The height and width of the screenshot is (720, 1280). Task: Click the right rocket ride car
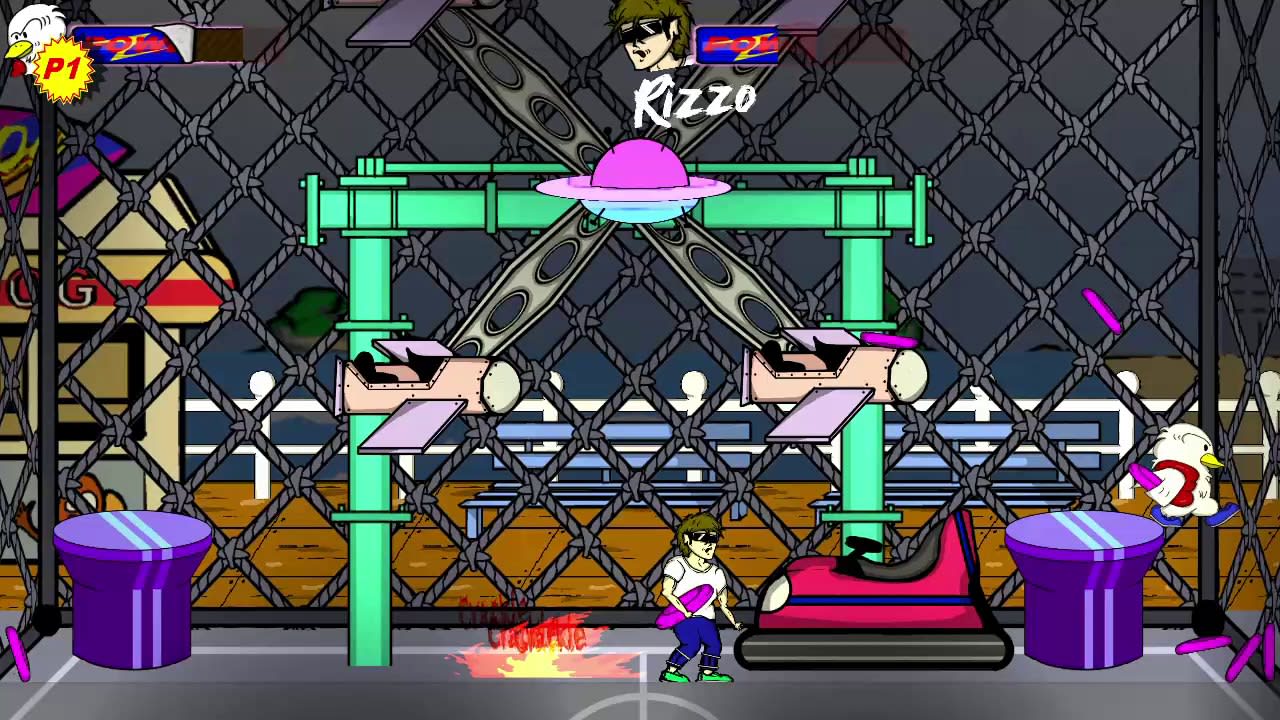point(830,375)
